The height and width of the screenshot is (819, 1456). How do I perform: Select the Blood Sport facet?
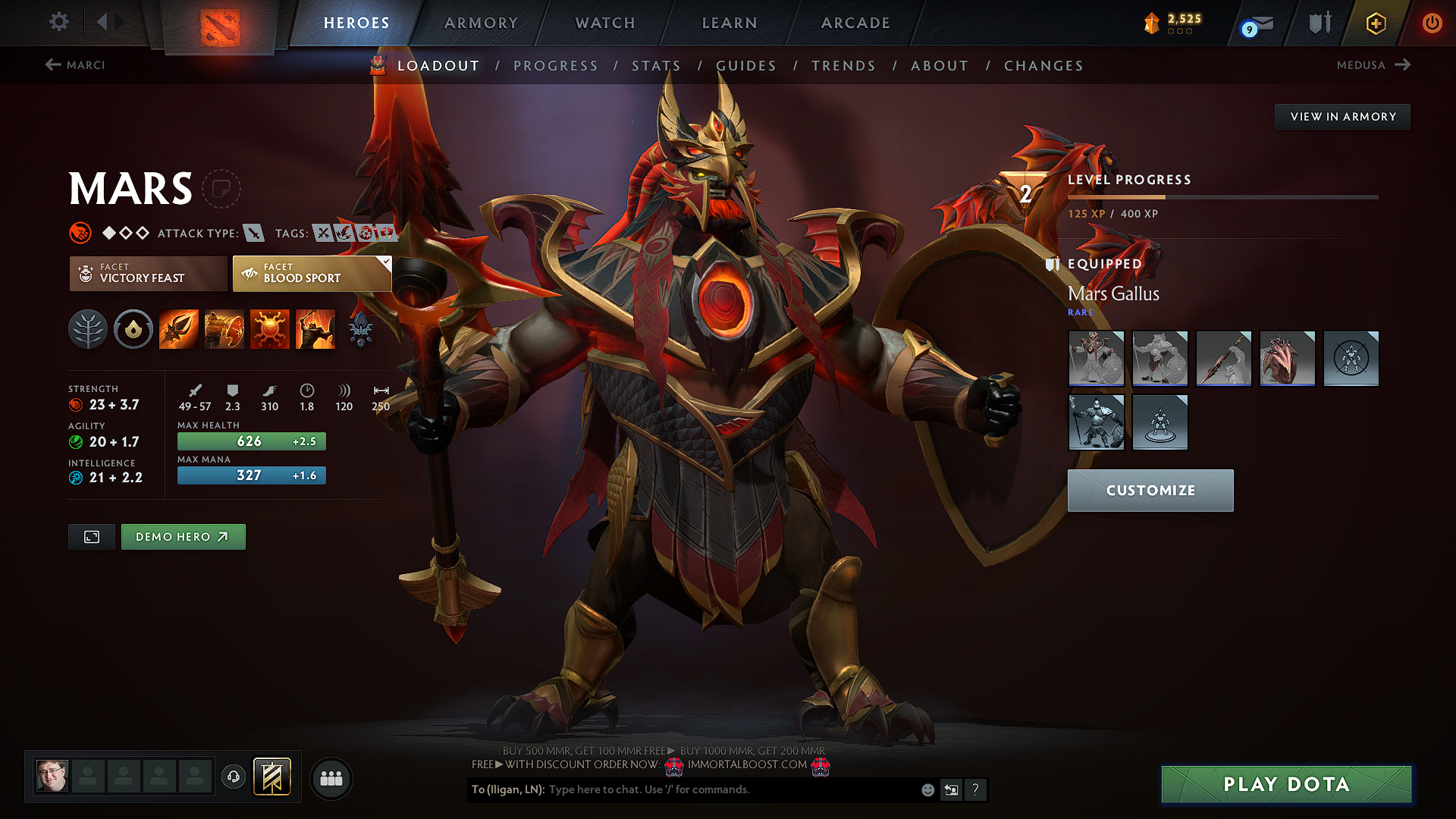(311, 273)
